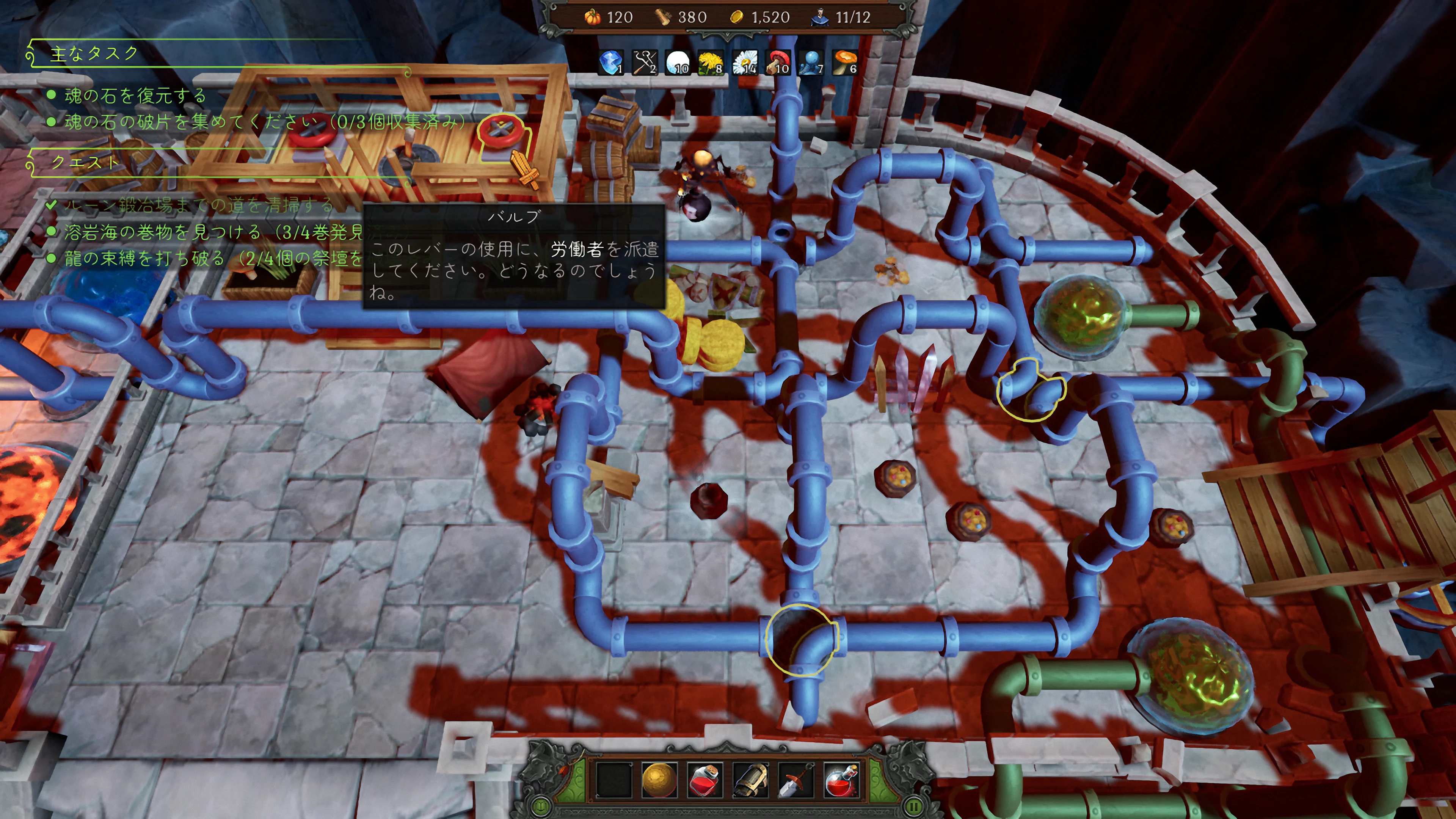Choose the dagger in the hotbar
The height and width of the screenshot is (819, 1456).
click(x=796, y=780)
